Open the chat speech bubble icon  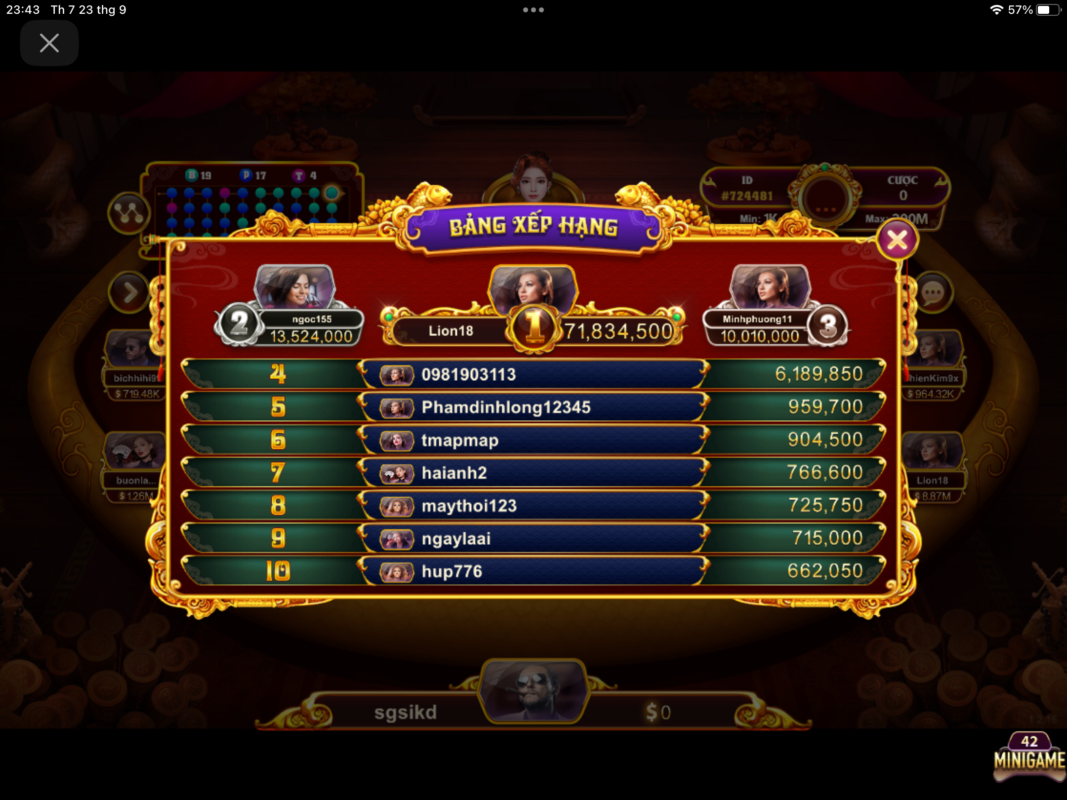tap(933, 292)
